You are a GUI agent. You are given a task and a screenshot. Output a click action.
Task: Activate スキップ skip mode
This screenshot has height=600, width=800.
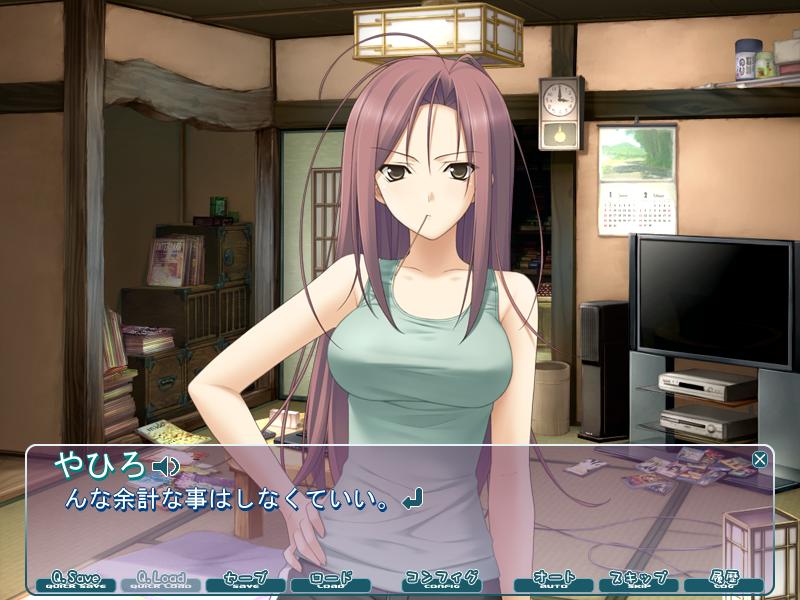[638, 581]
